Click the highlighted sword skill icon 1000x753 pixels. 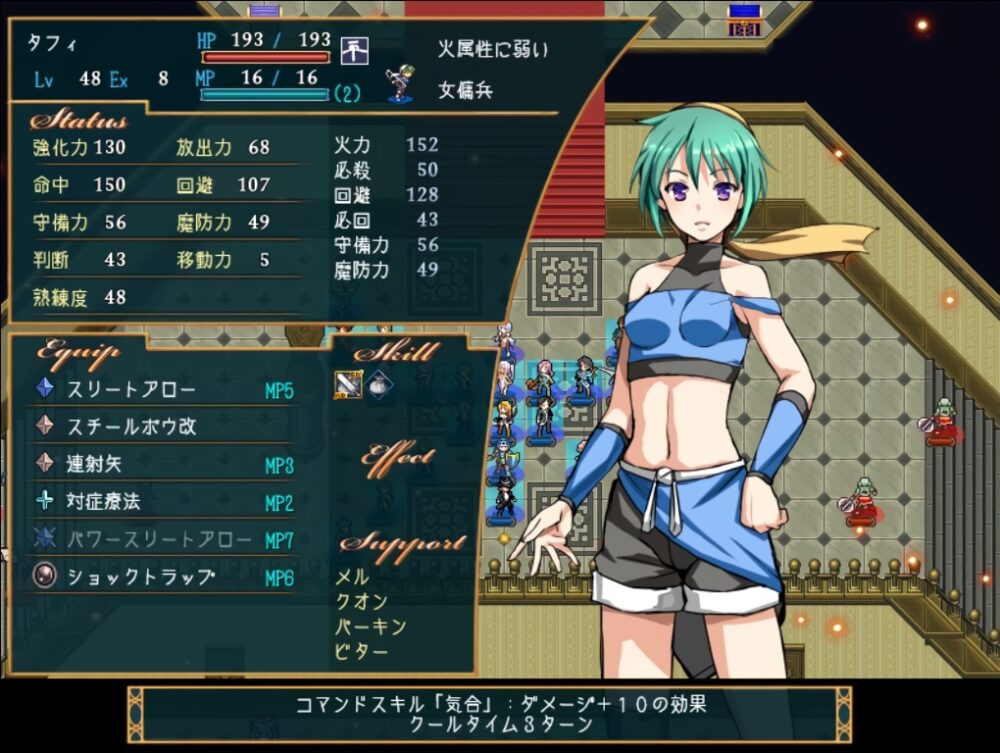(347, 385)
